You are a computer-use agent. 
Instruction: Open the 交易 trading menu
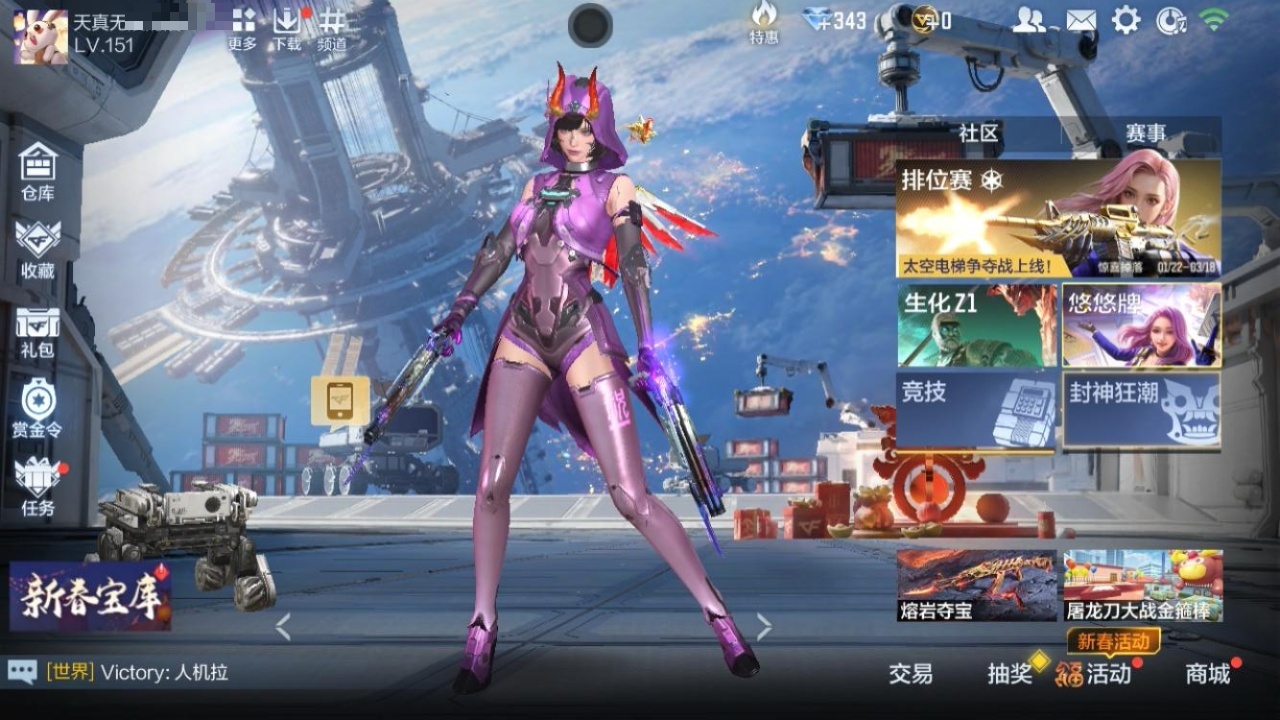[910, 674]
